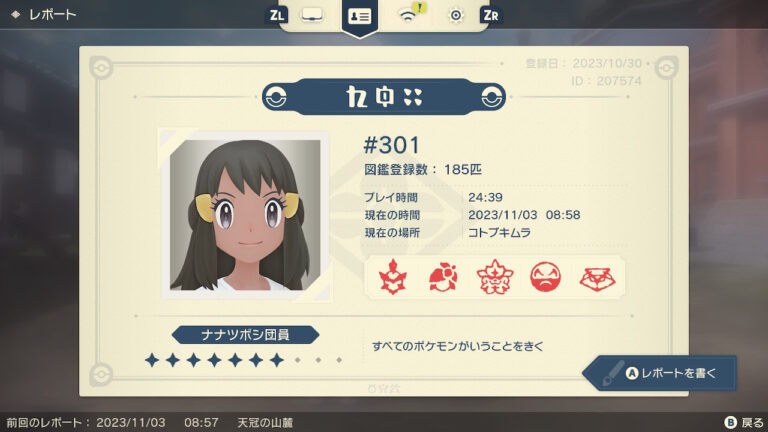Viewport: 768px width, 432px height.
Task: Select the trainer card tab
Action: 359,16
